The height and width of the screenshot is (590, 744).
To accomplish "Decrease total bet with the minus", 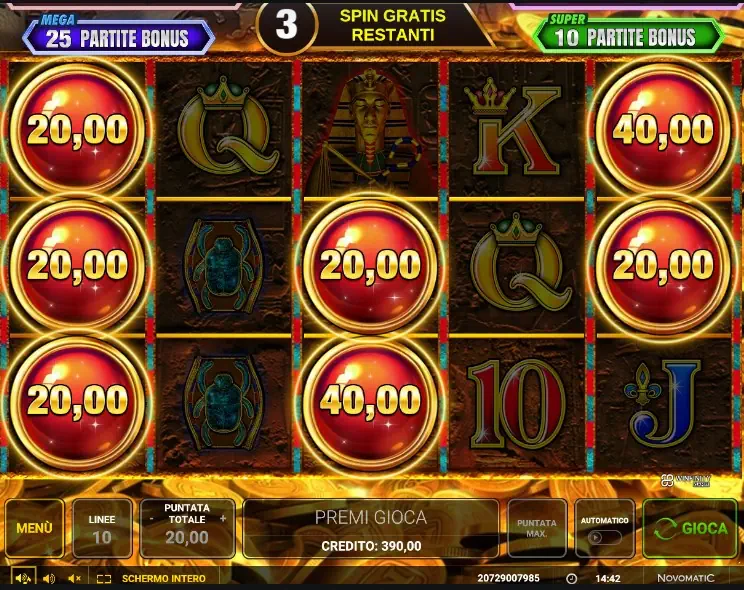I will tap(150, 519).
